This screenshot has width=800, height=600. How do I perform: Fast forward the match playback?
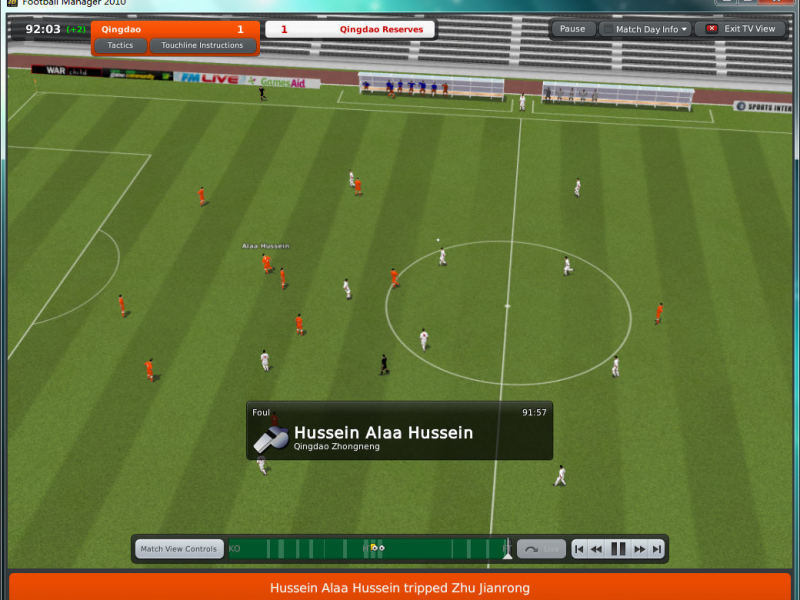point(639,549)
